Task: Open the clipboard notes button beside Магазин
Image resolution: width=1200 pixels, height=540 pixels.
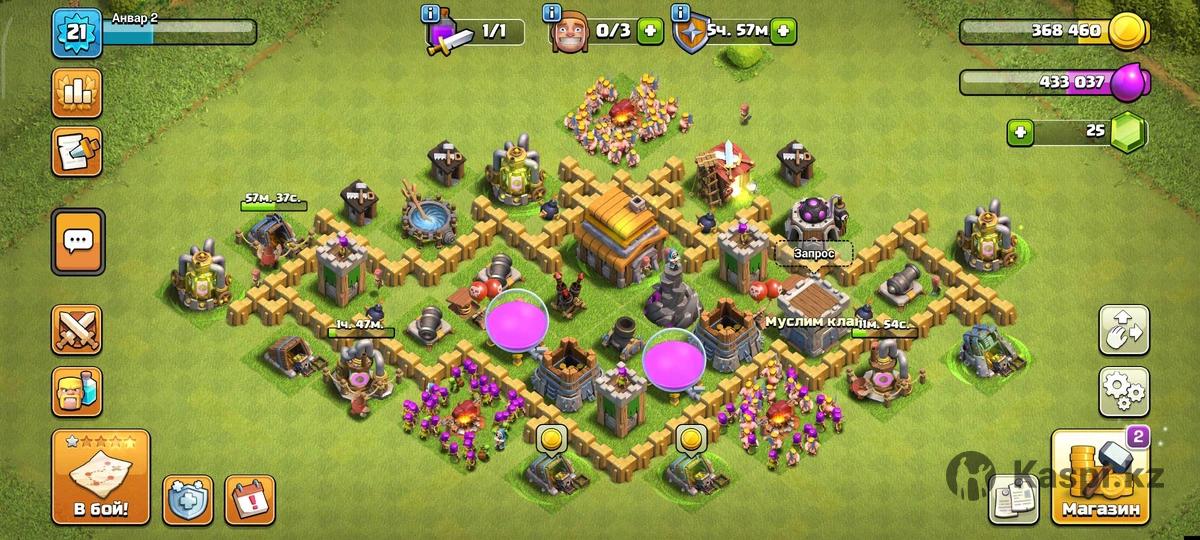Action: [1014, 499]
